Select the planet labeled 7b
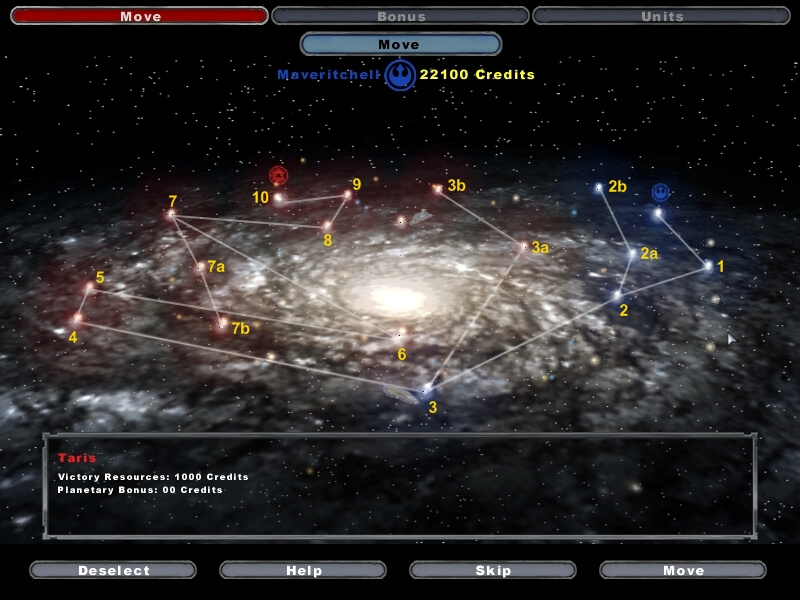The height and width of the screenshot is (600, 800). (222, 322)
